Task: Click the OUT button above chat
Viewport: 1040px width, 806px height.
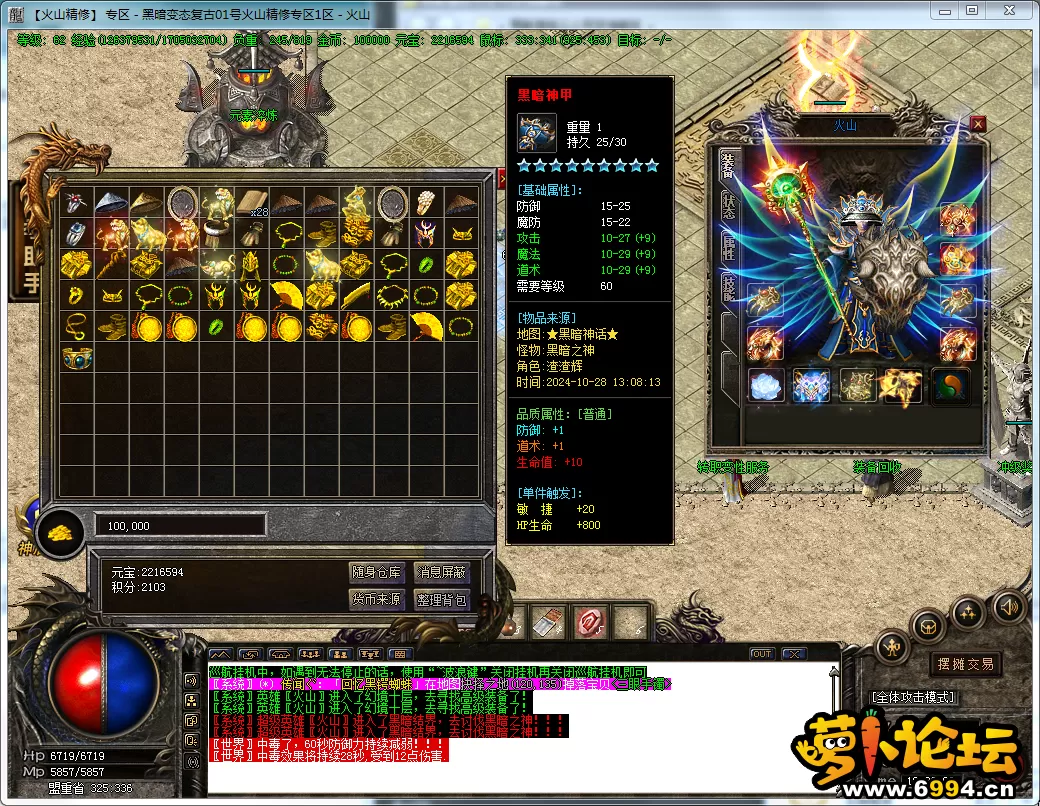Action: click(x=762, y=654)
